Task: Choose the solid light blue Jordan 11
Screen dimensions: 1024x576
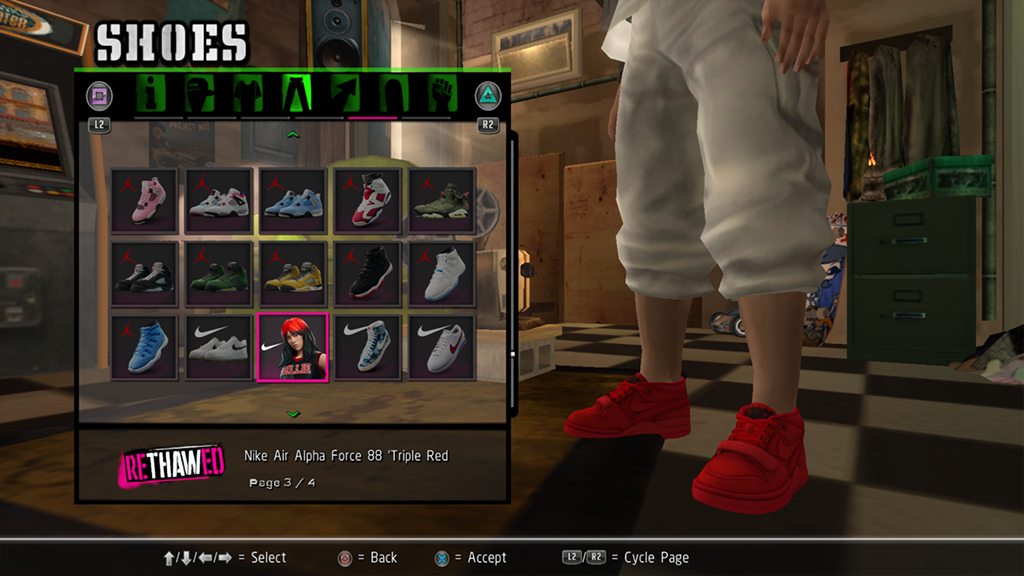Action: (x=144, y=348)
